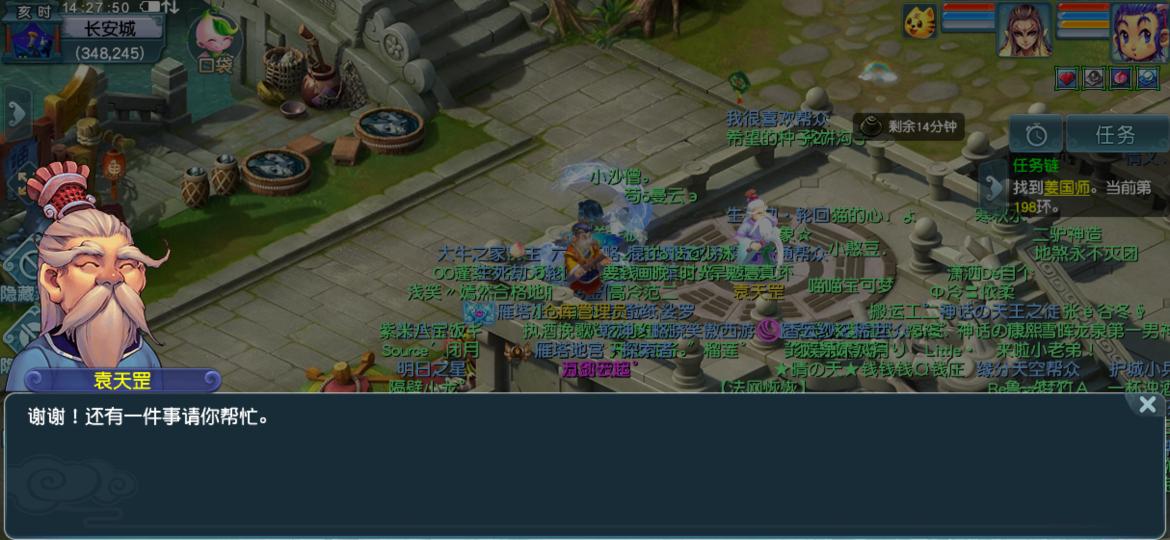Select the long-haired horned character portrait
1170x540 pixels.
1025,30
